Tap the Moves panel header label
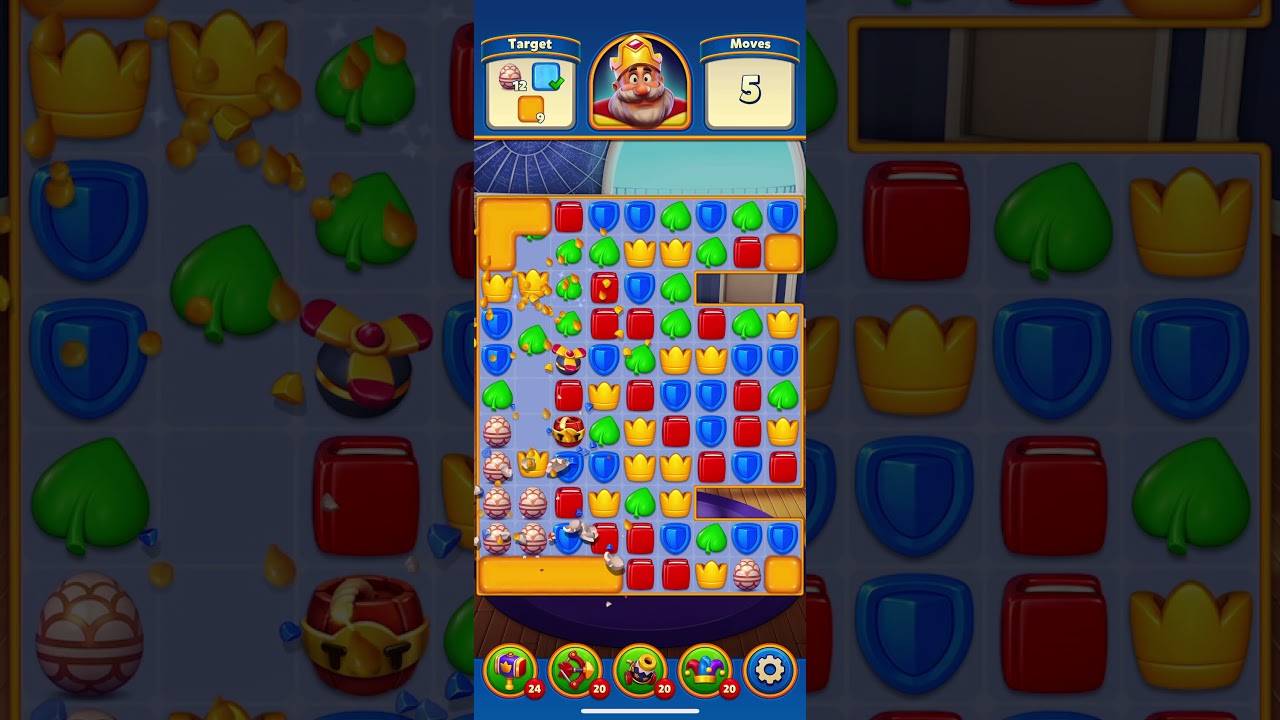This screenshot has width=1280, height=720. point(750,44)
